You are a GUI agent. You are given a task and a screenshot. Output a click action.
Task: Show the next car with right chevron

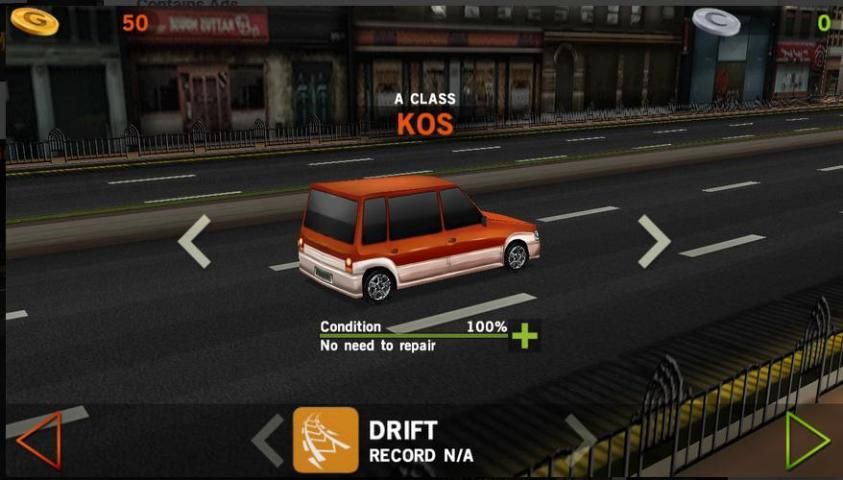(654, 241)
